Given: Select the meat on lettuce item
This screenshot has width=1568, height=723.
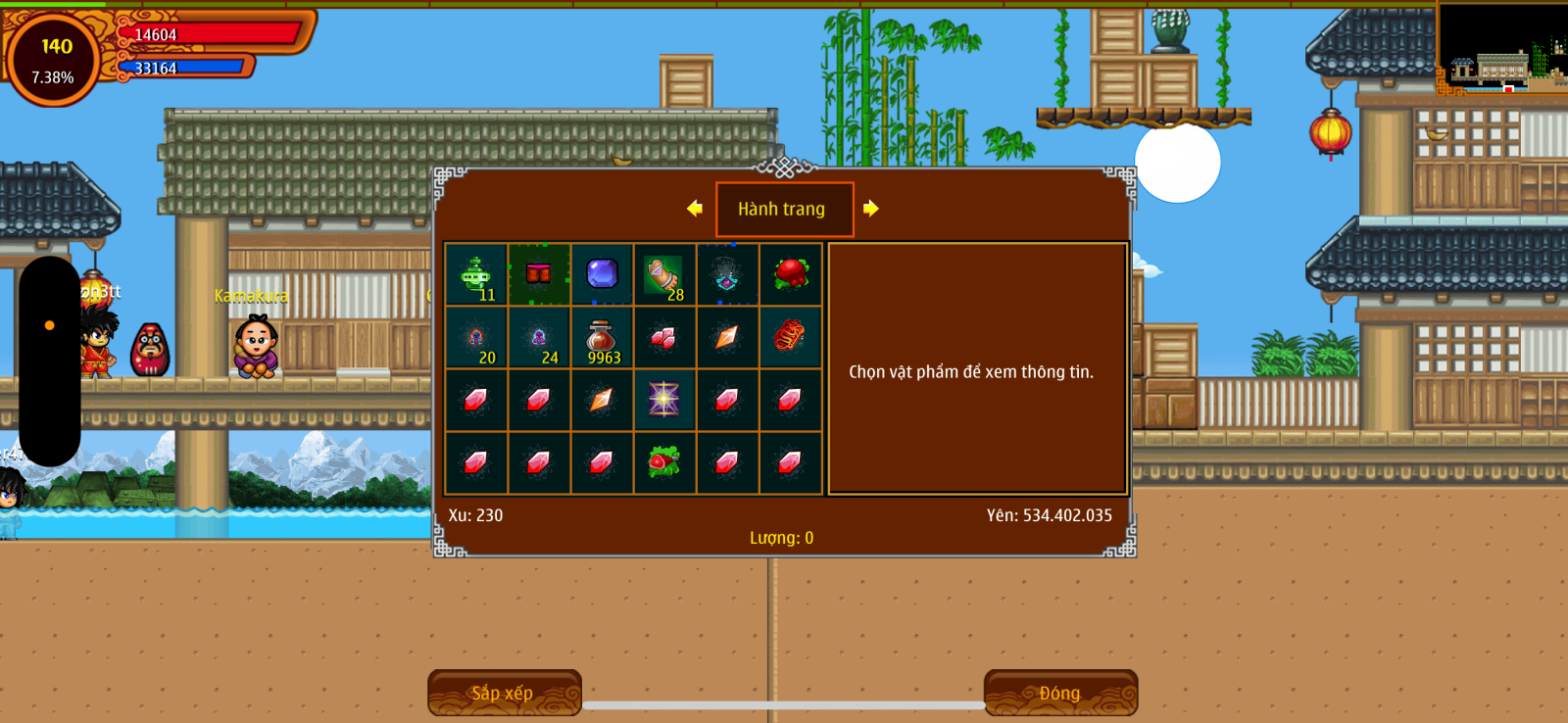Looking at the screenshot, I should 664,461.
